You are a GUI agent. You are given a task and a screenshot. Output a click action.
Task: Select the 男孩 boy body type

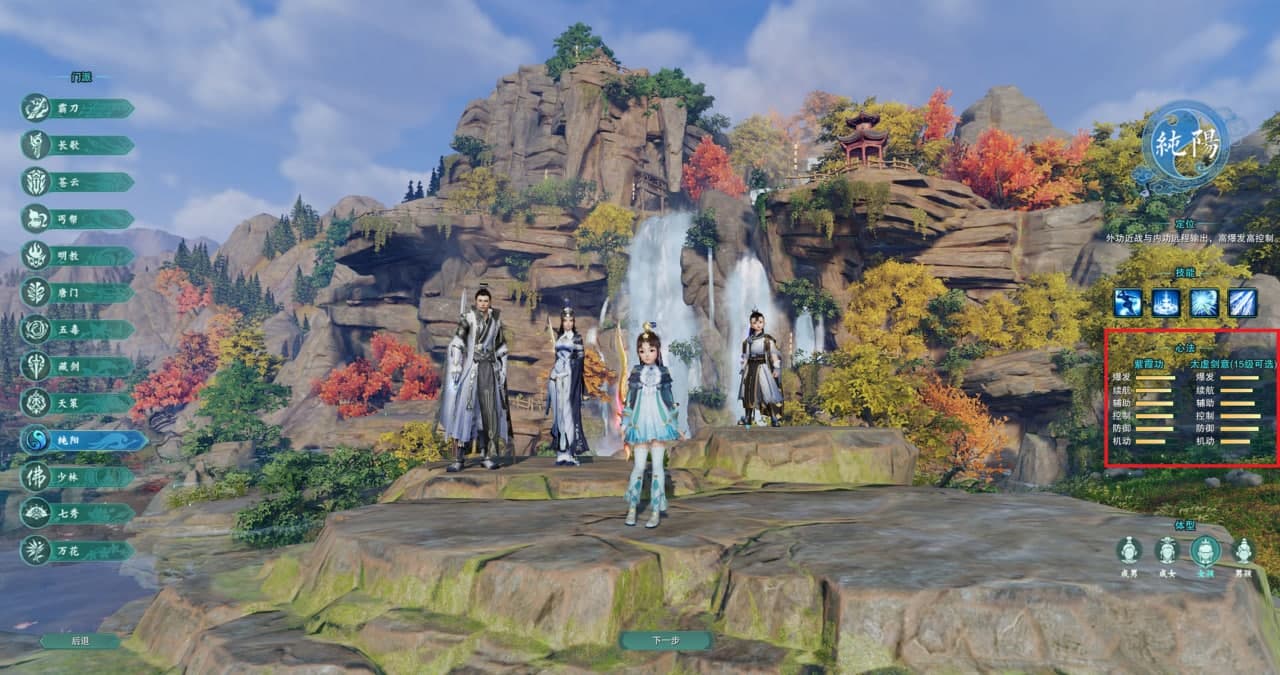(1243, 550)
